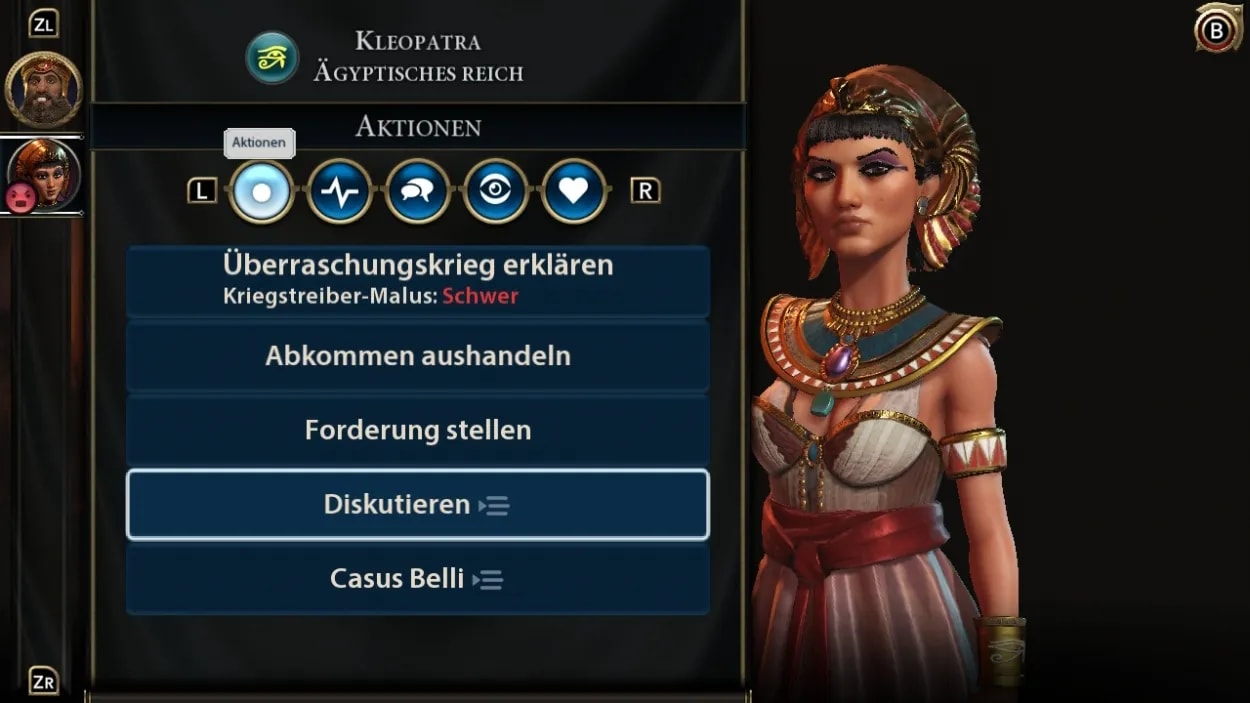Open the heart relationship tab
Viewport: 1250px width, 703px height.
coord(573,191)
